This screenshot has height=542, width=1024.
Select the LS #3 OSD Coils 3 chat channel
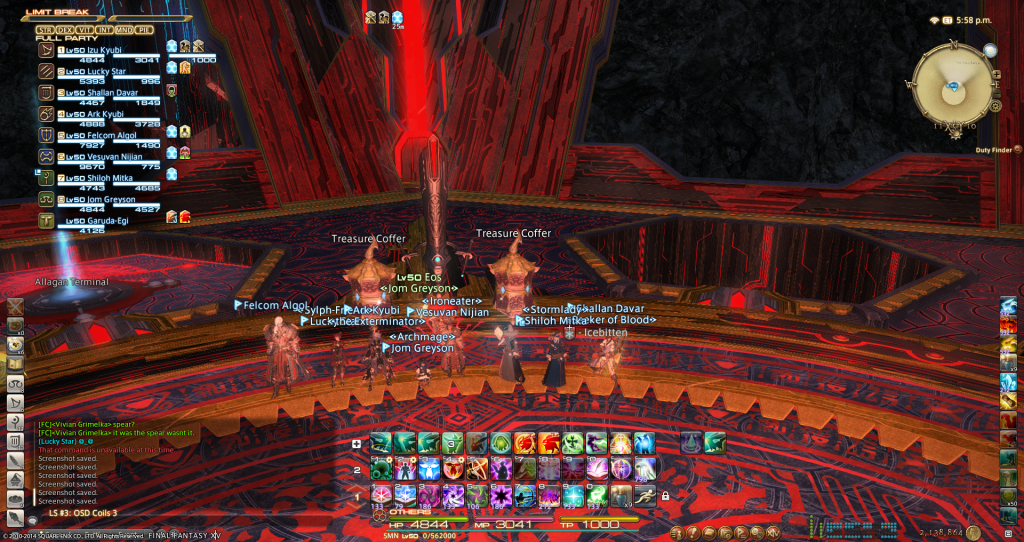[84, 513]
